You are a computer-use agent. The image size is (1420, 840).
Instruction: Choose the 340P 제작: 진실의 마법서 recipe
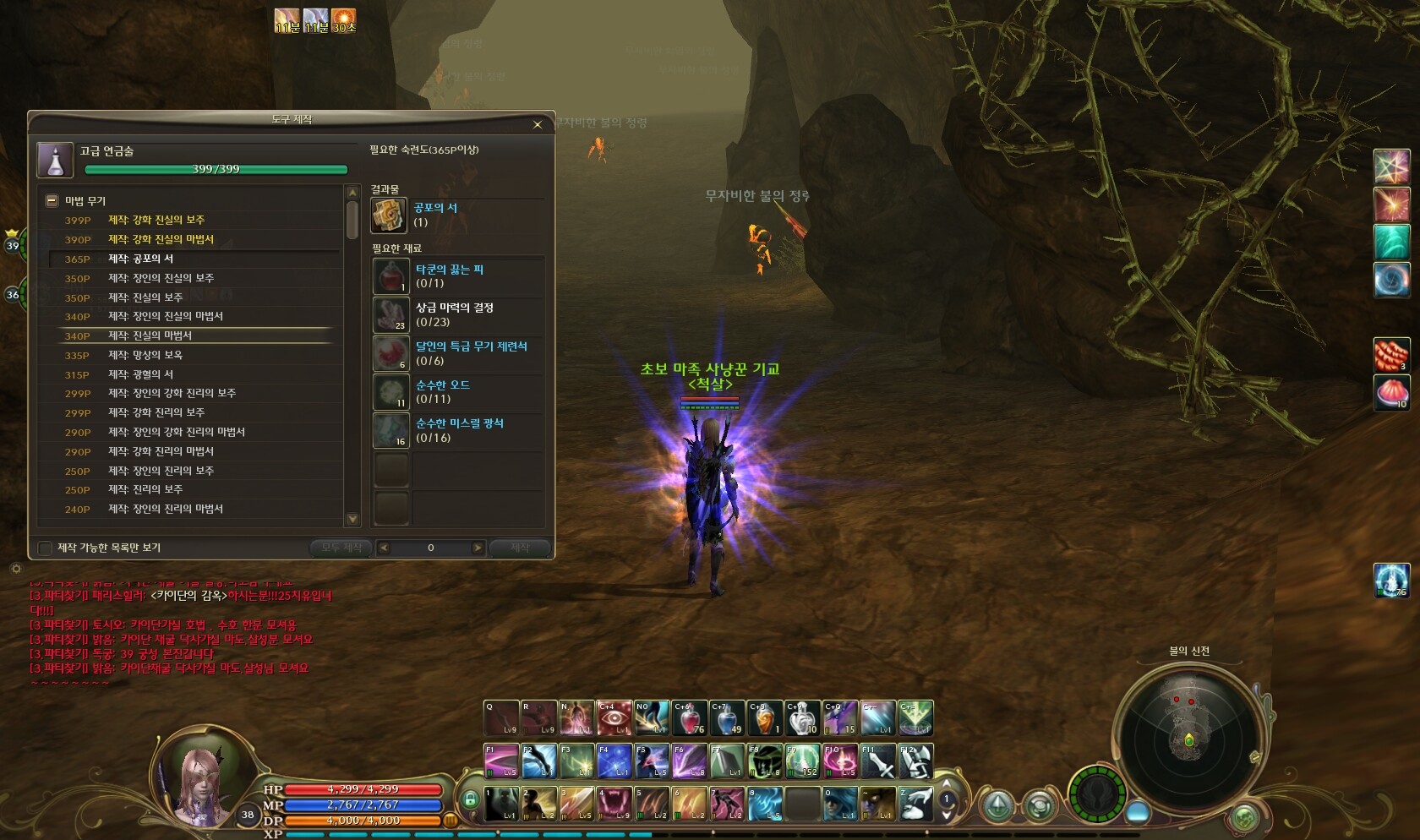pos(150,335)
